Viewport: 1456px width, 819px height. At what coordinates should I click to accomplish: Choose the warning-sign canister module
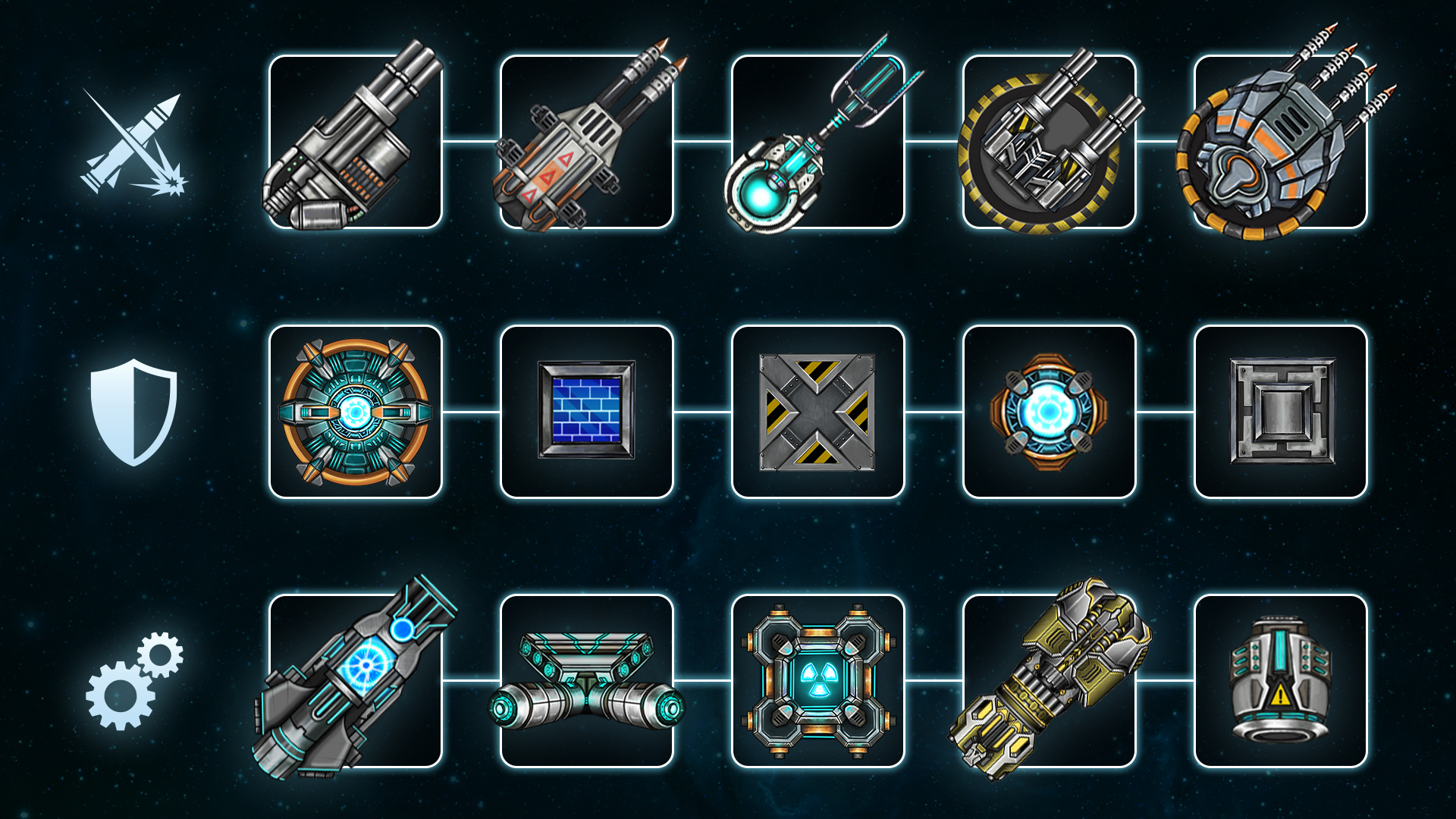coord(1280,681)
